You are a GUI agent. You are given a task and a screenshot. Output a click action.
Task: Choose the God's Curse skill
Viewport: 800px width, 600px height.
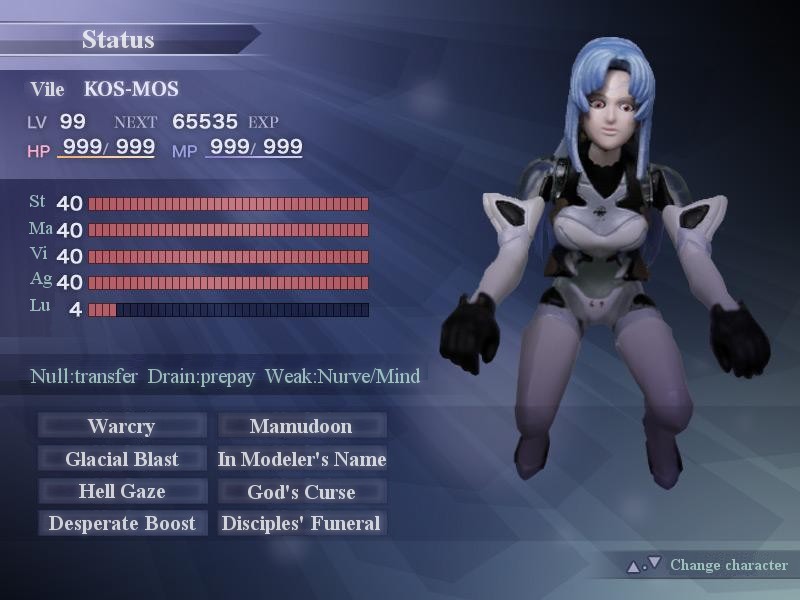pyautogui.click(x=301, y=491)
